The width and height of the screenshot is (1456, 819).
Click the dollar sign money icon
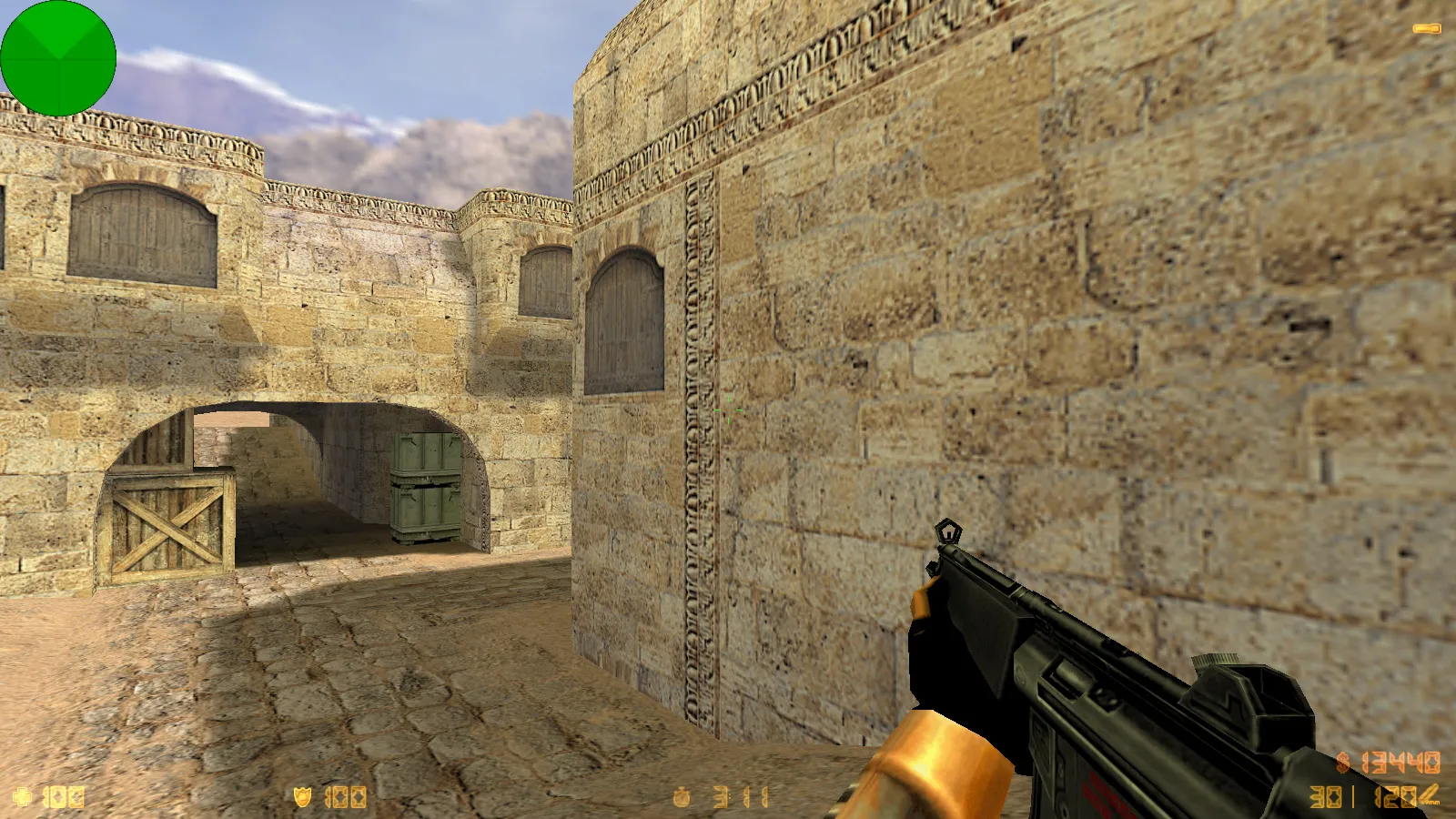[x=1342, y=763]
